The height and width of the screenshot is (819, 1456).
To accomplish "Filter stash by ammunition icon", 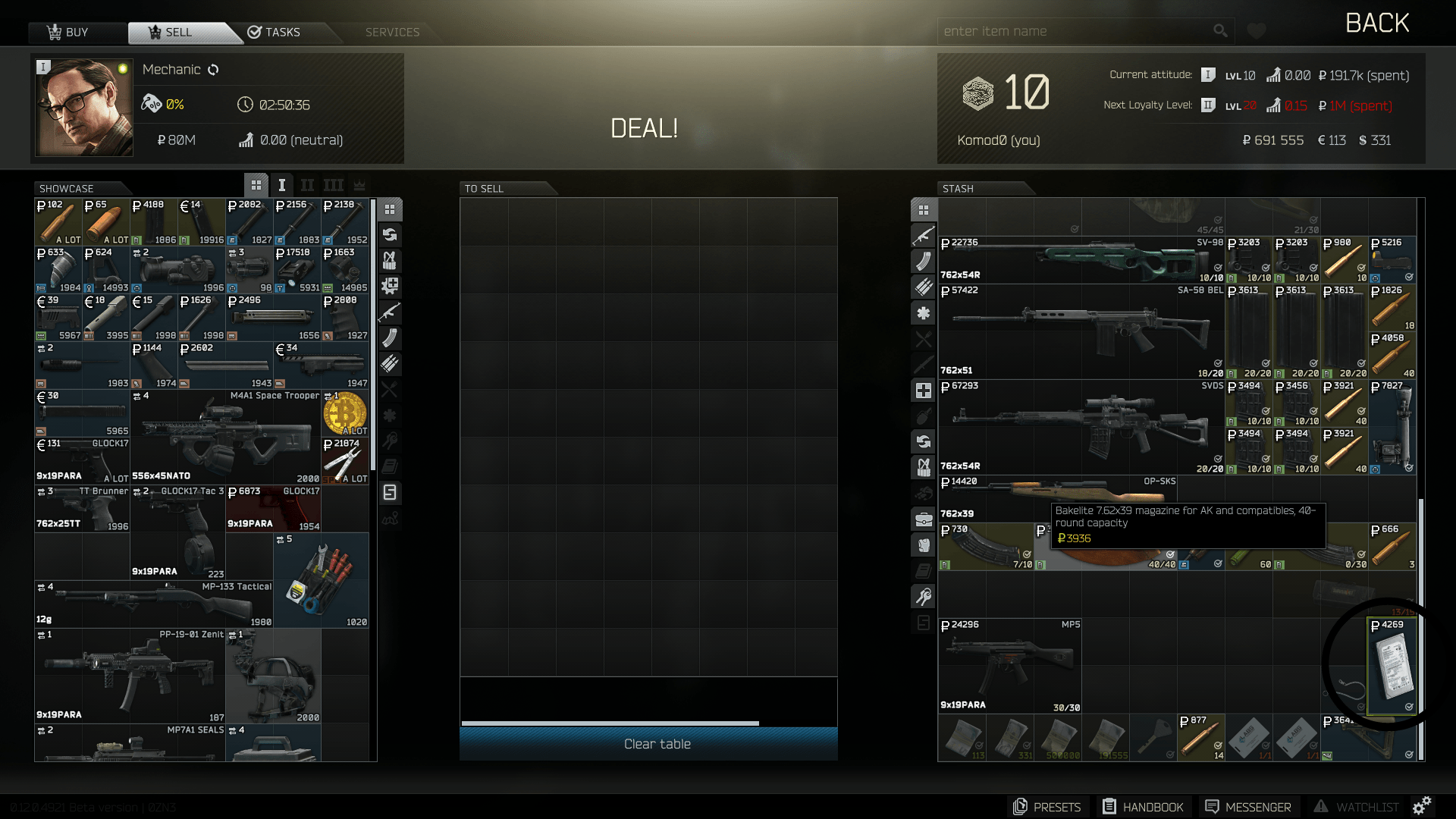I will pyautogui.click(x=924, y=287).
